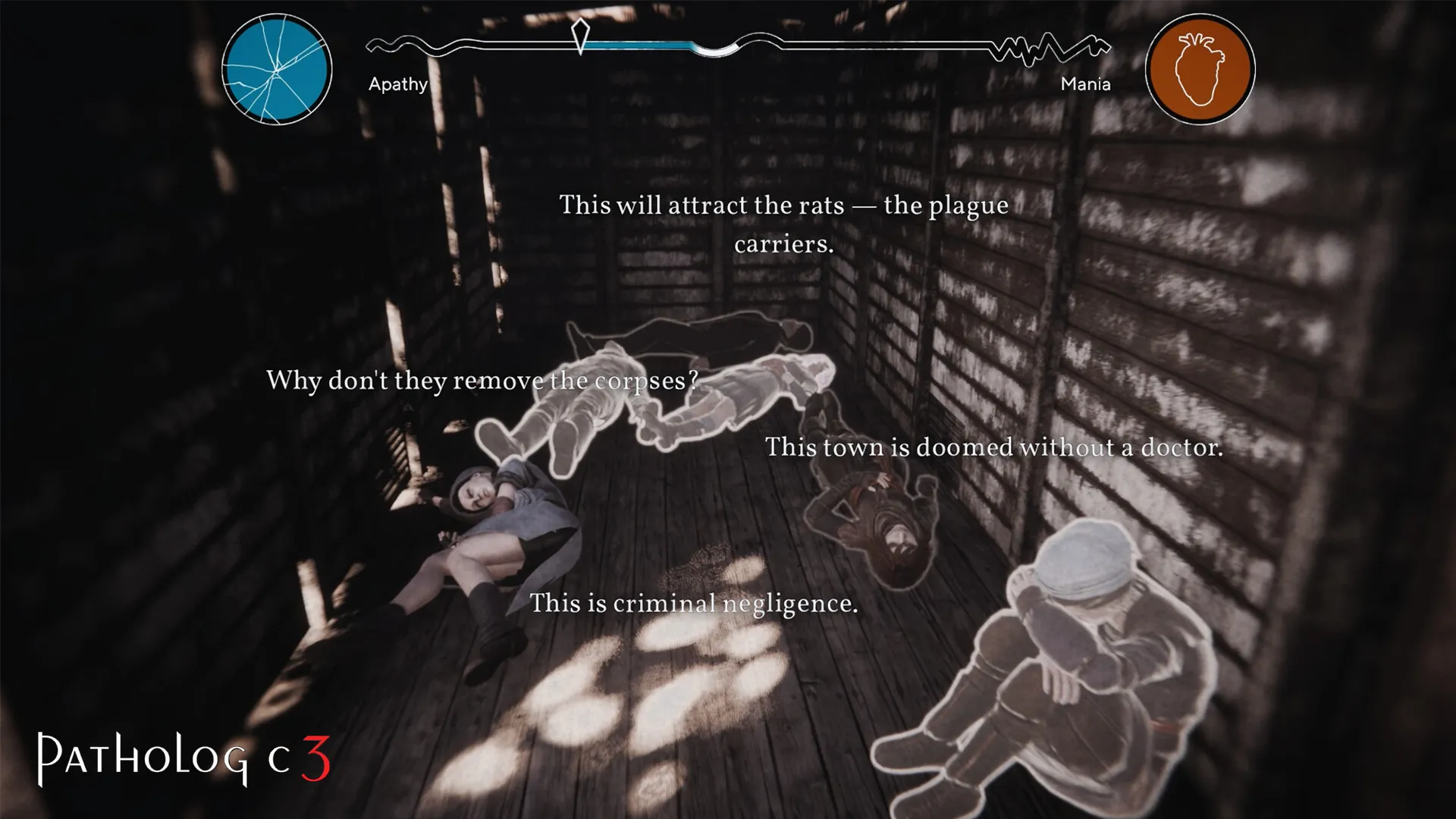Click the orange heart Mania icon
The width and height of the screenshot is (1456, 819).
[1200, 69]
